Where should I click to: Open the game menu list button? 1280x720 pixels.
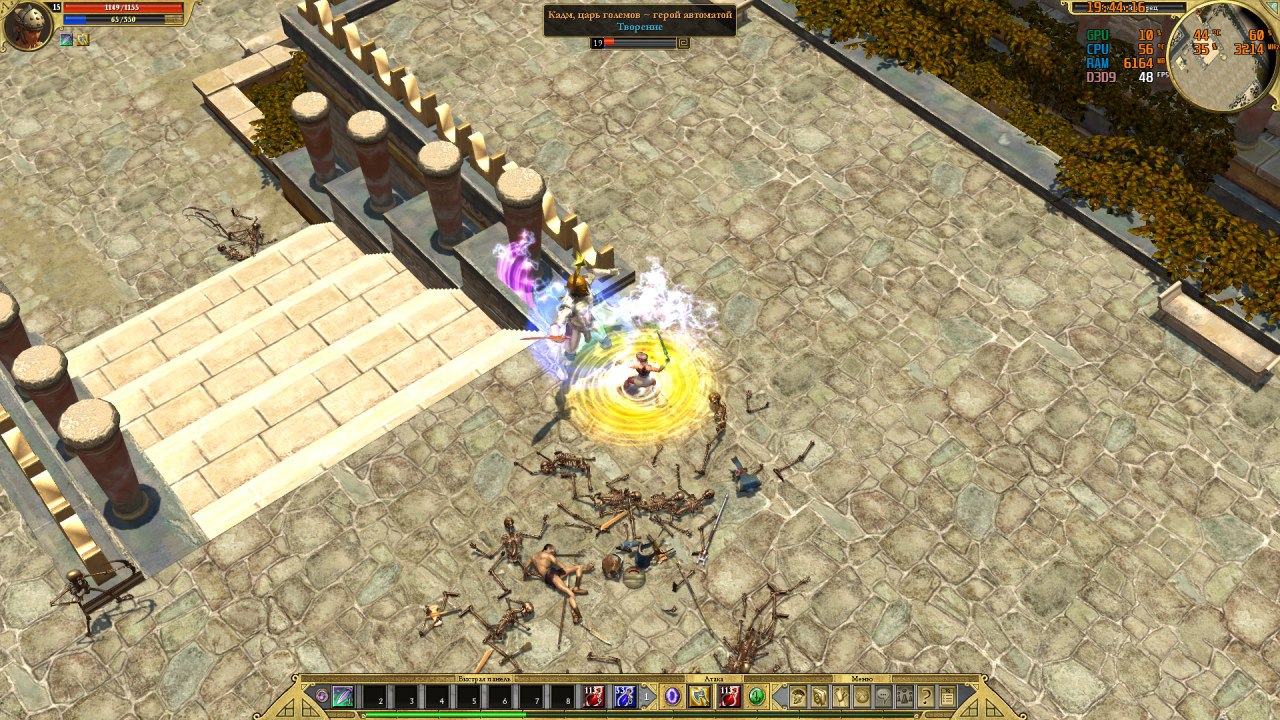pyautogui.click(x=948, y=697)
